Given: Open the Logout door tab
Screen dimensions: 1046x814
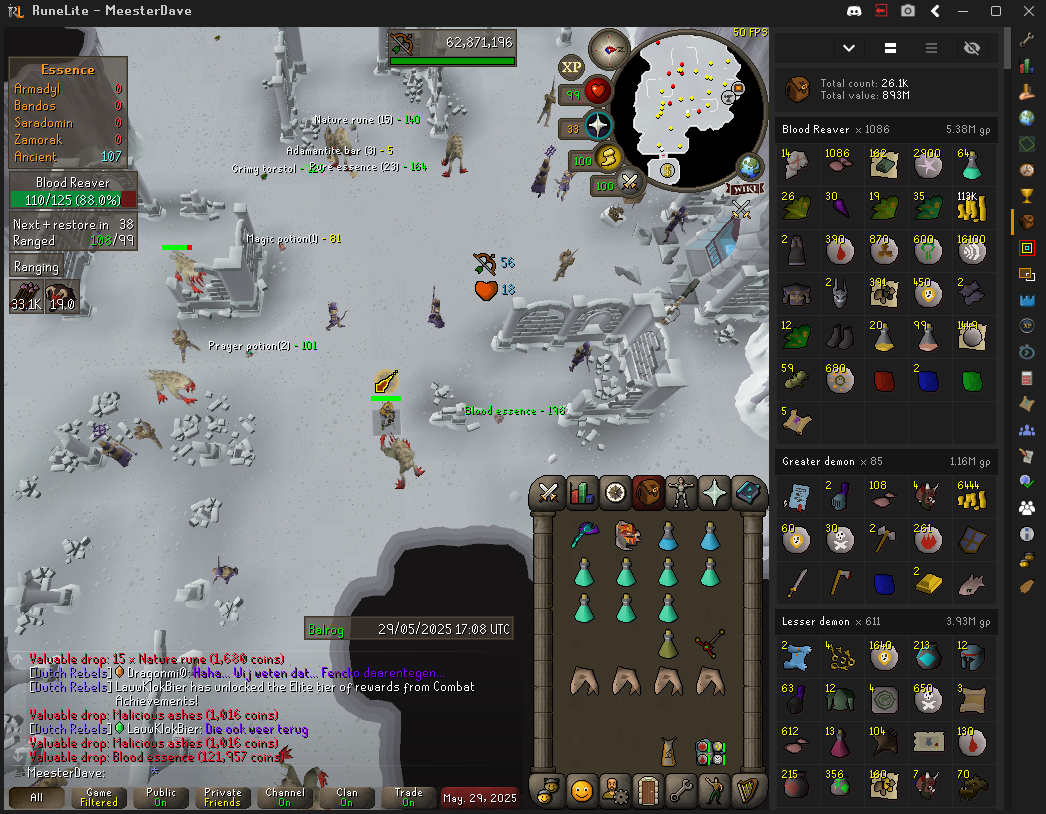Looking at the screenshot, I should (648, 790).
